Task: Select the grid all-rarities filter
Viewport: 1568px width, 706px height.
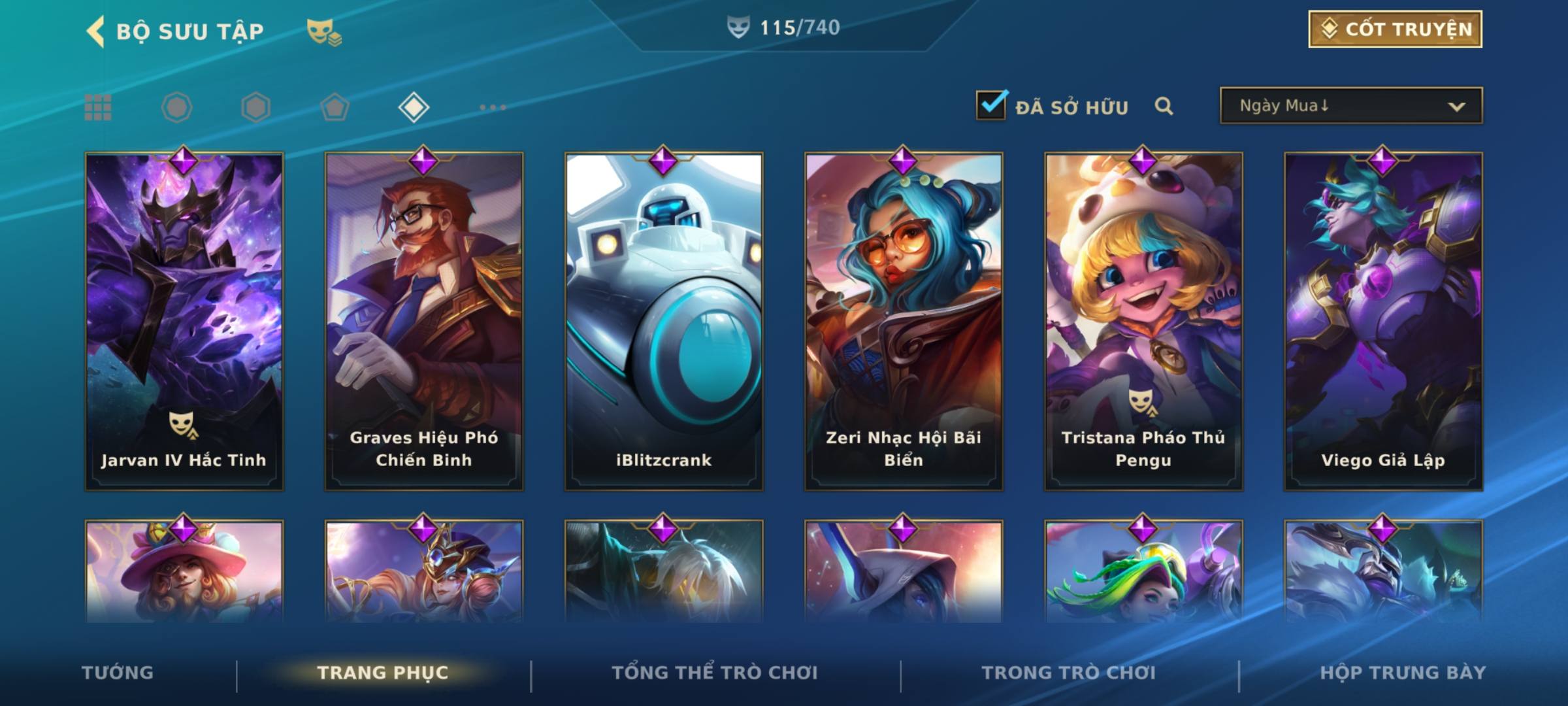Action: (98, 107)
